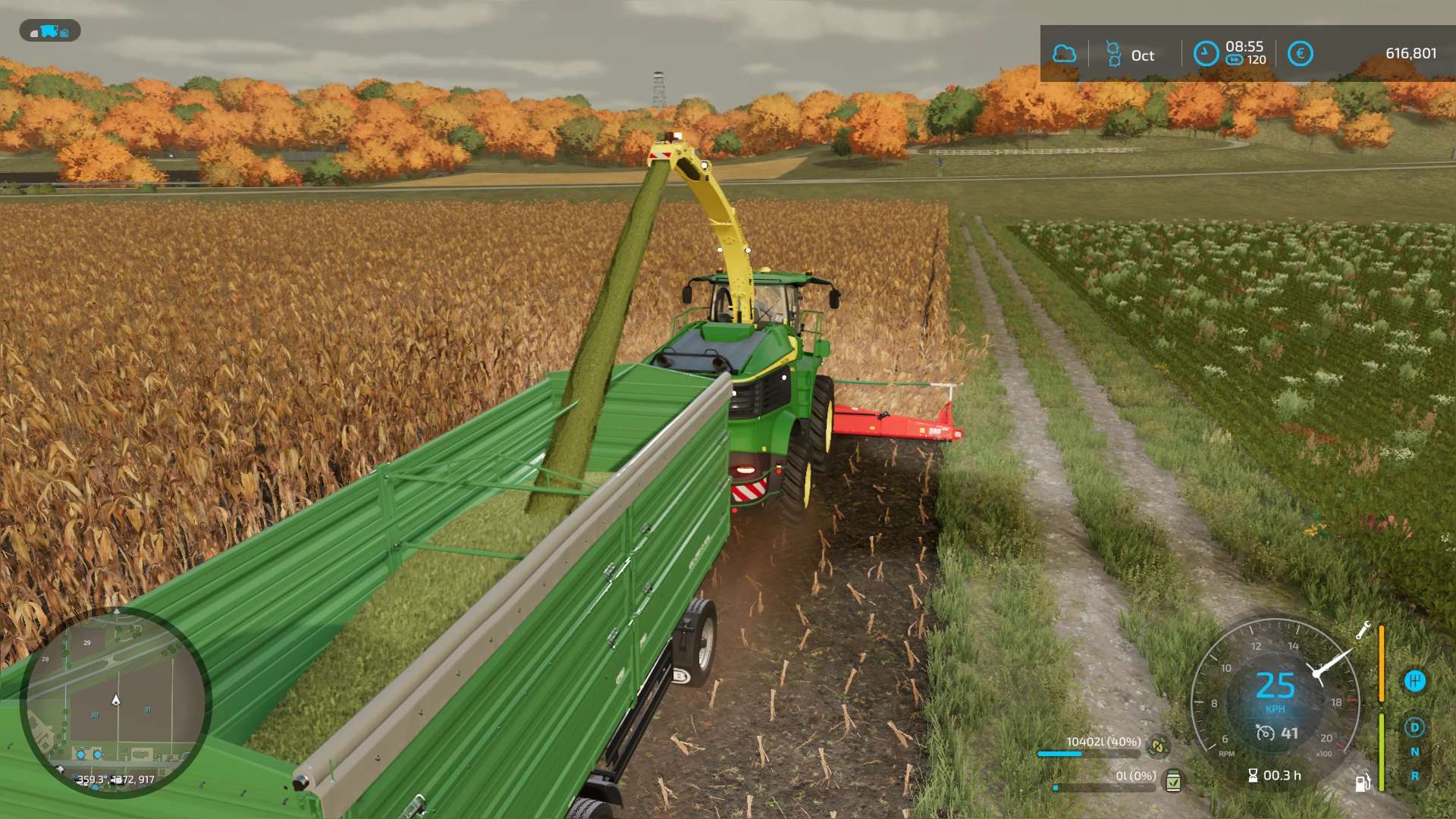Click the clock icon in top bar
This screenshot has width=1456, height=819.
1206,54
